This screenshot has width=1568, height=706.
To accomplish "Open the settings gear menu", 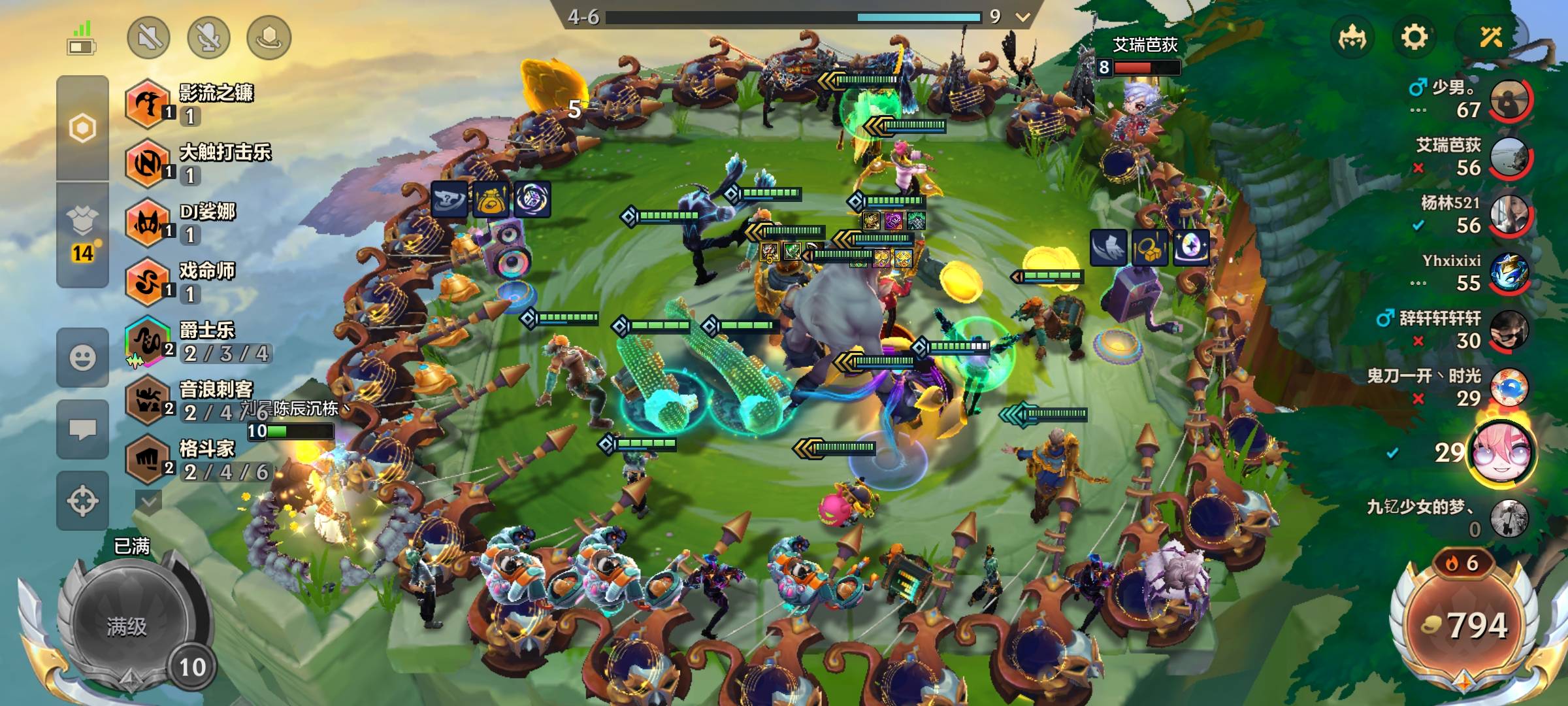I will click(1414, 37).
